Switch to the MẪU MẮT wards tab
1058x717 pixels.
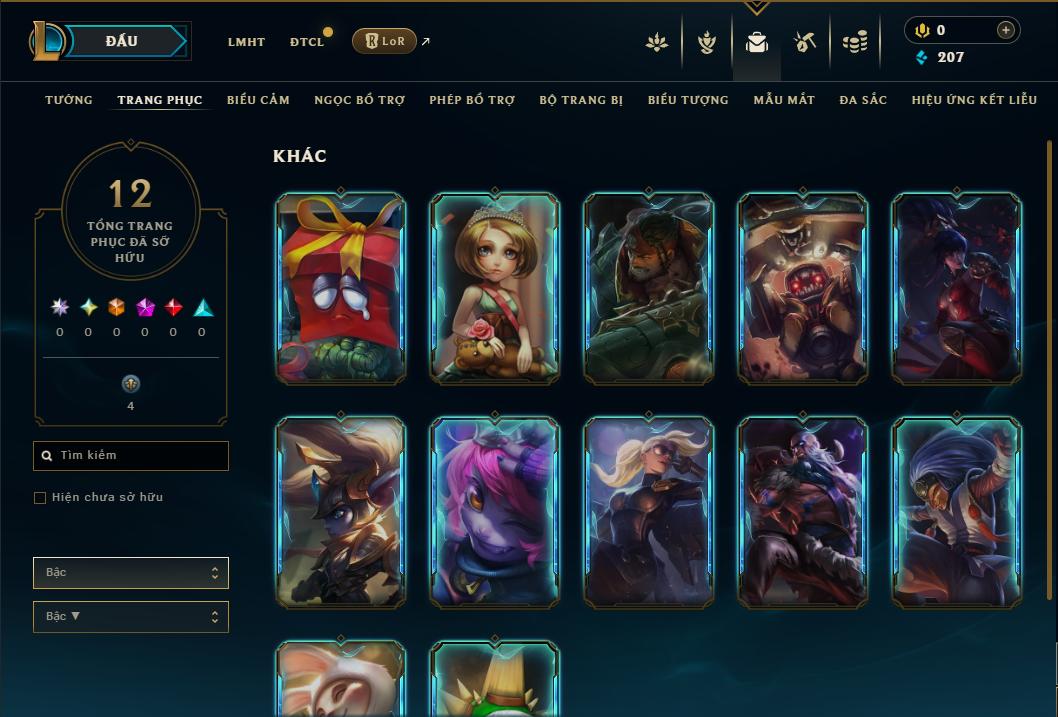pyautogui.click(x=784, y=100)
